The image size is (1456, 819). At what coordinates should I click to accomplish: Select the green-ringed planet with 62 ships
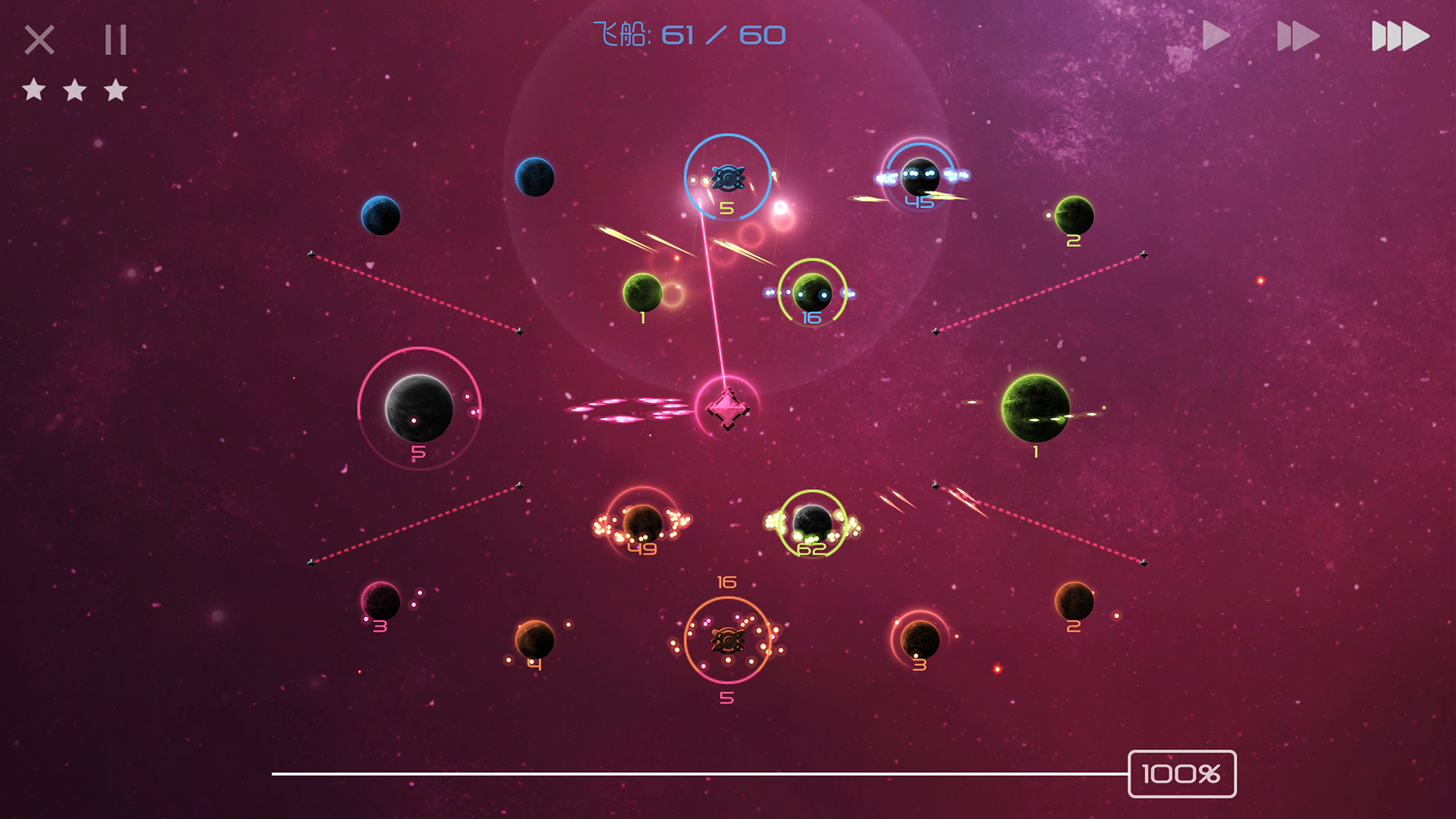pyautogui.click(x=812, y=522)
